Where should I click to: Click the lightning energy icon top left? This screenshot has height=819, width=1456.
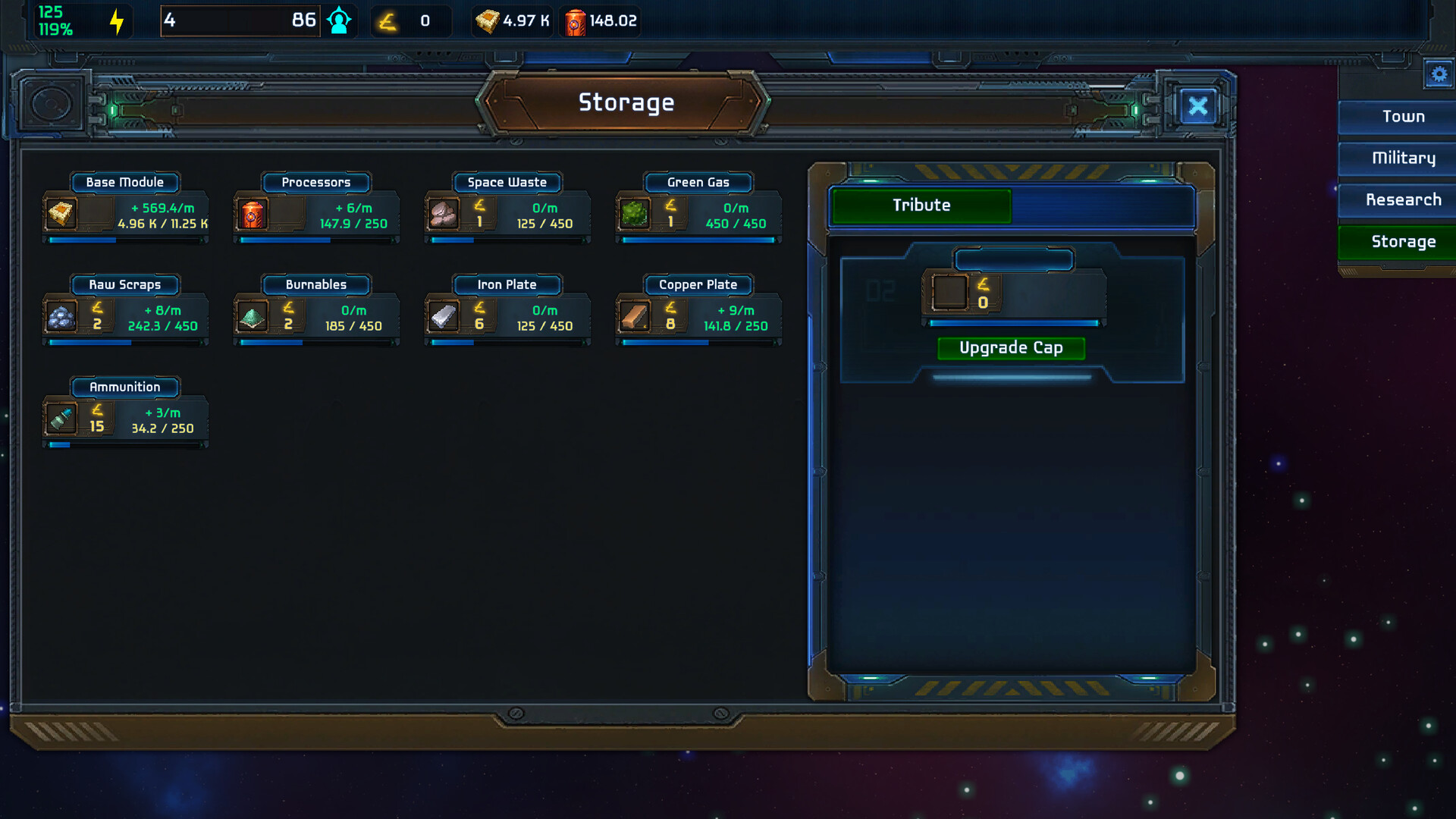pyautogui.click(x=115, y=20)
